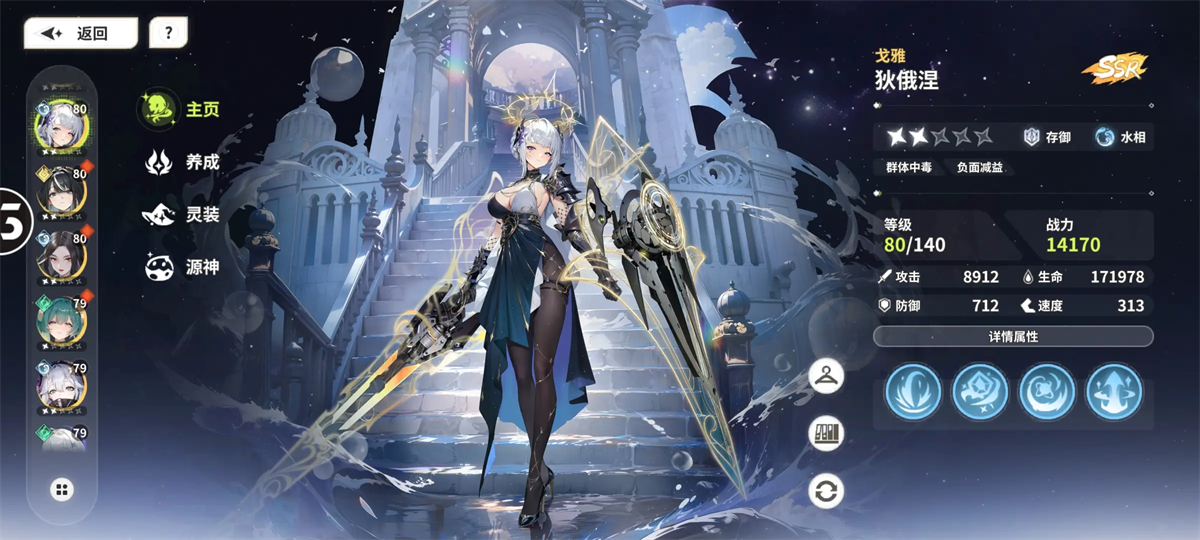Tap the 存御 role tag

1047,137
